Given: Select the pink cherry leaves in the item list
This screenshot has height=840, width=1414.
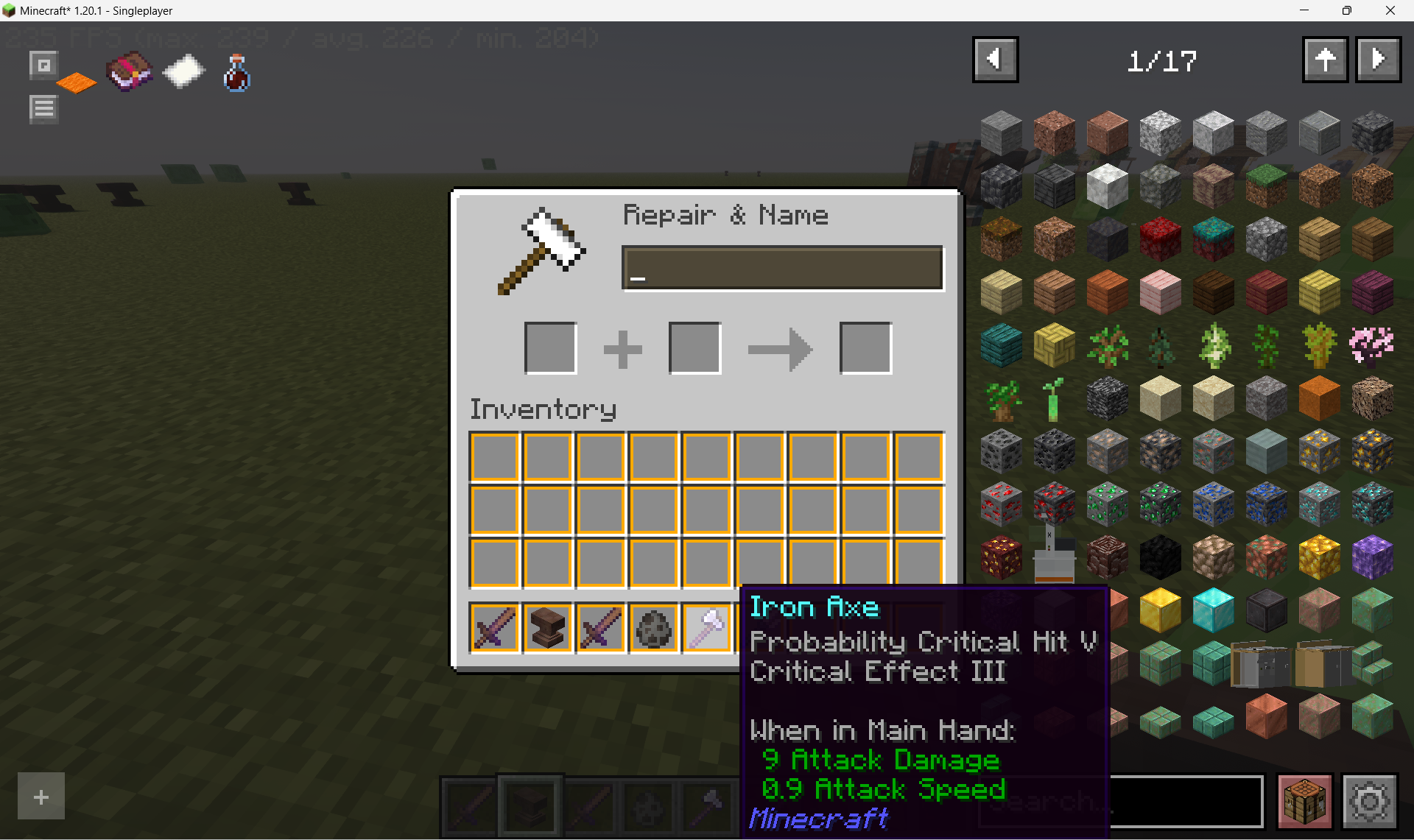Looking at the screenshot, I should (x=1372, y=345).
